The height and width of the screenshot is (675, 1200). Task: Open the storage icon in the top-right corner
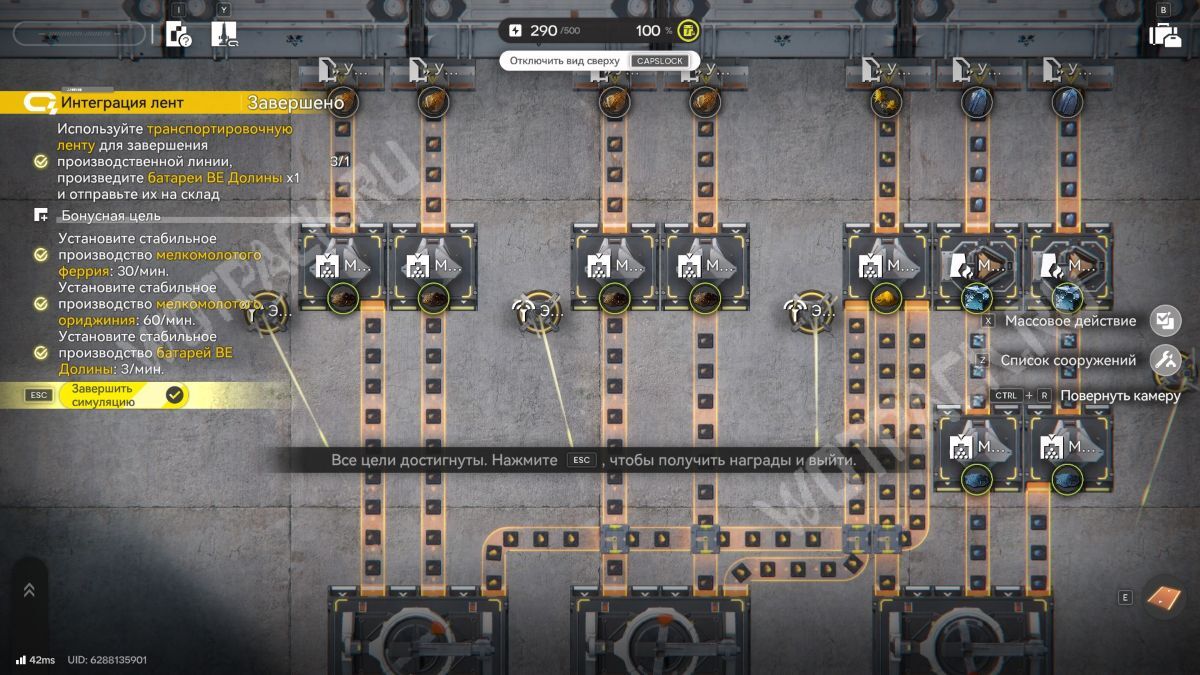(1164, 35)
